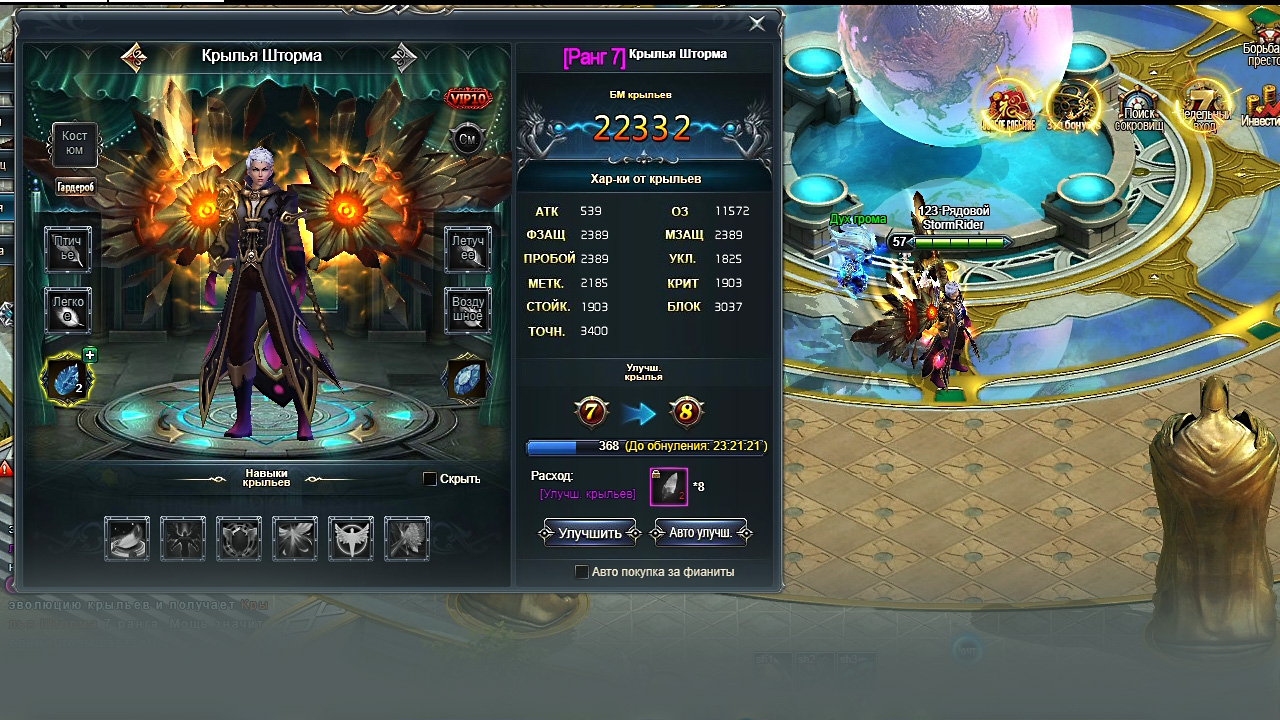This screenshot has height=720, width=1280.
Task: Open the Недельный вход weekly login event
Action: [x=1204, y=108]
